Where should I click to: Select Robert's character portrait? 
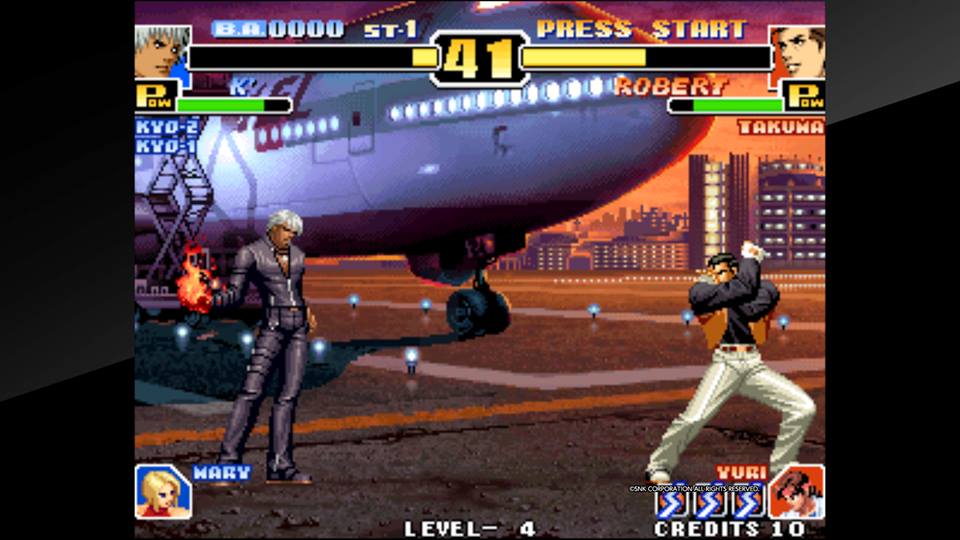pyautogui.click(x=798, y=52)
